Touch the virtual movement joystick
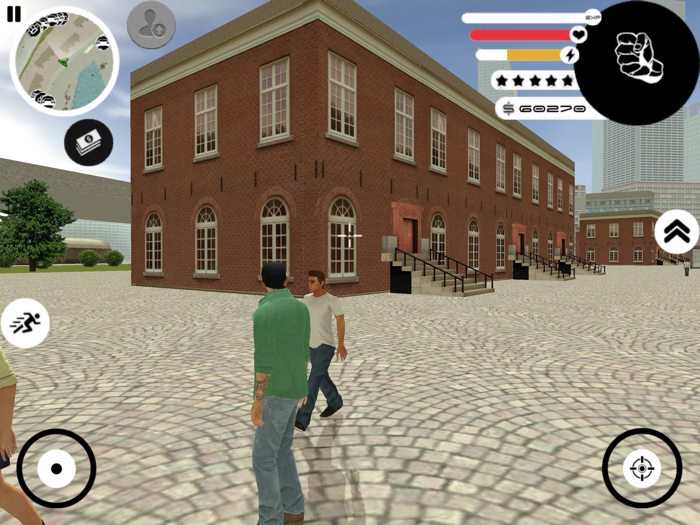 coord(56,468)
